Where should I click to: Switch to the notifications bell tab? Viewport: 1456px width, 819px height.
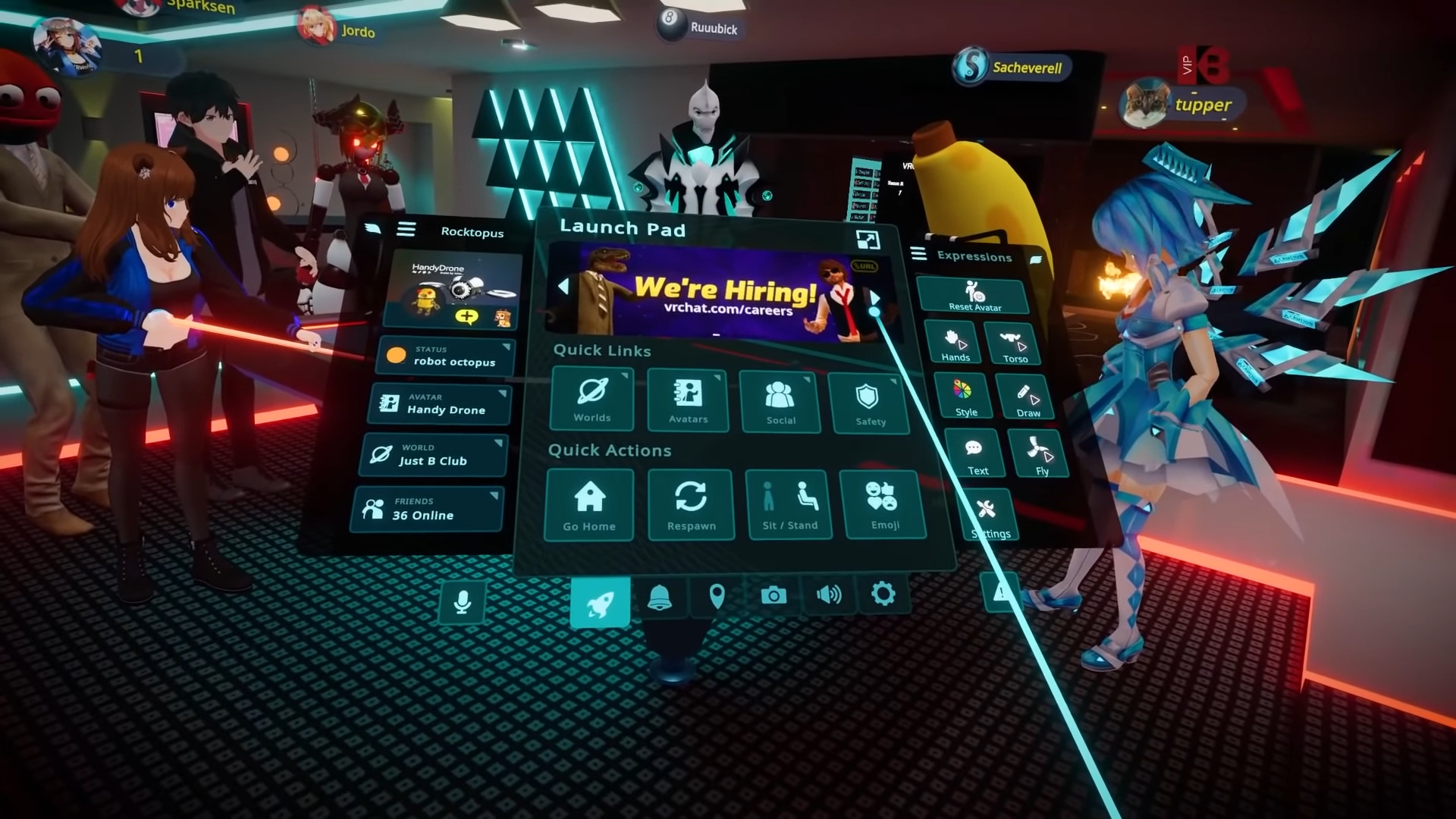[660, 599]
